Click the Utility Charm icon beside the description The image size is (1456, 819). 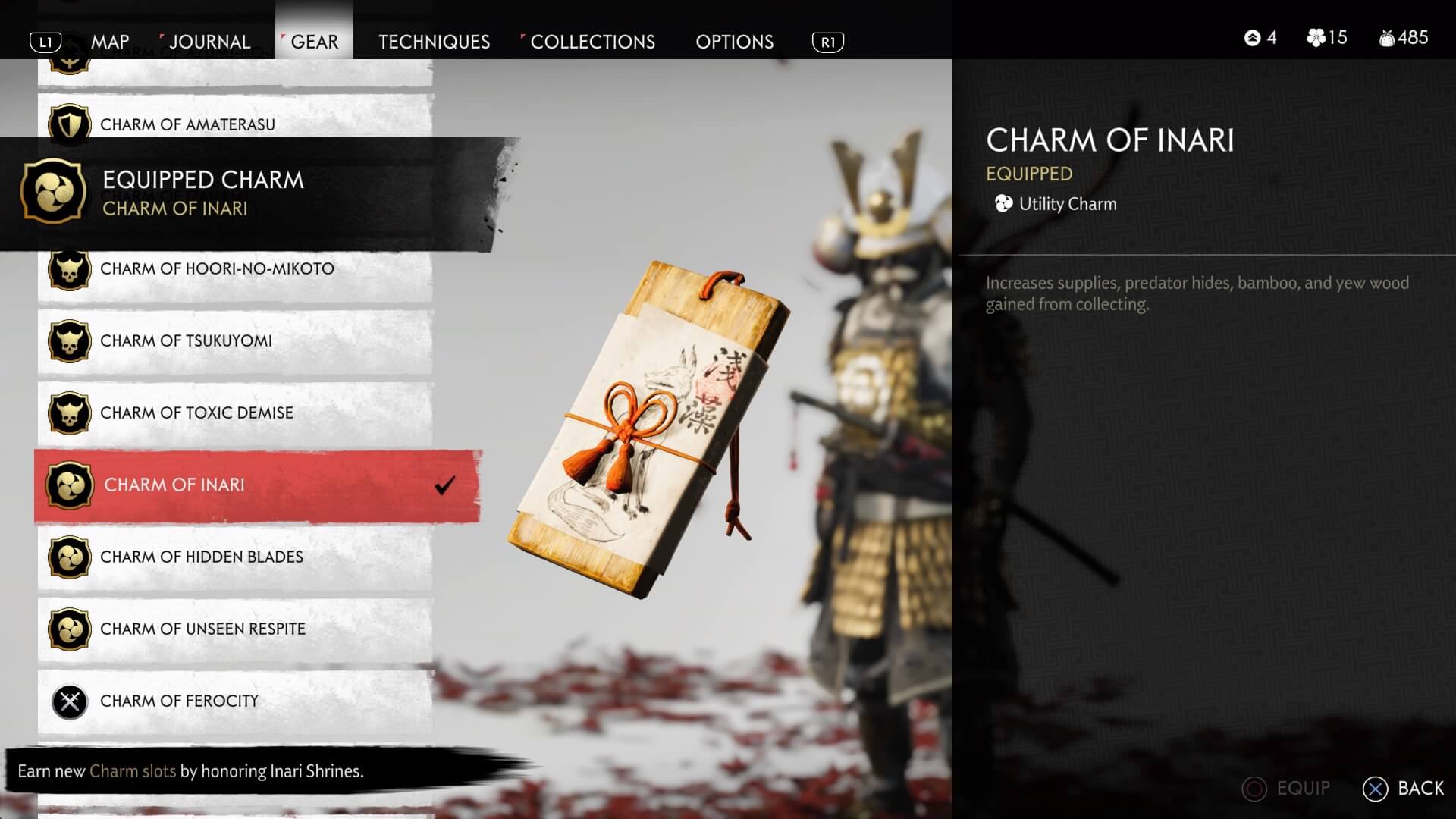point(1003,203)
